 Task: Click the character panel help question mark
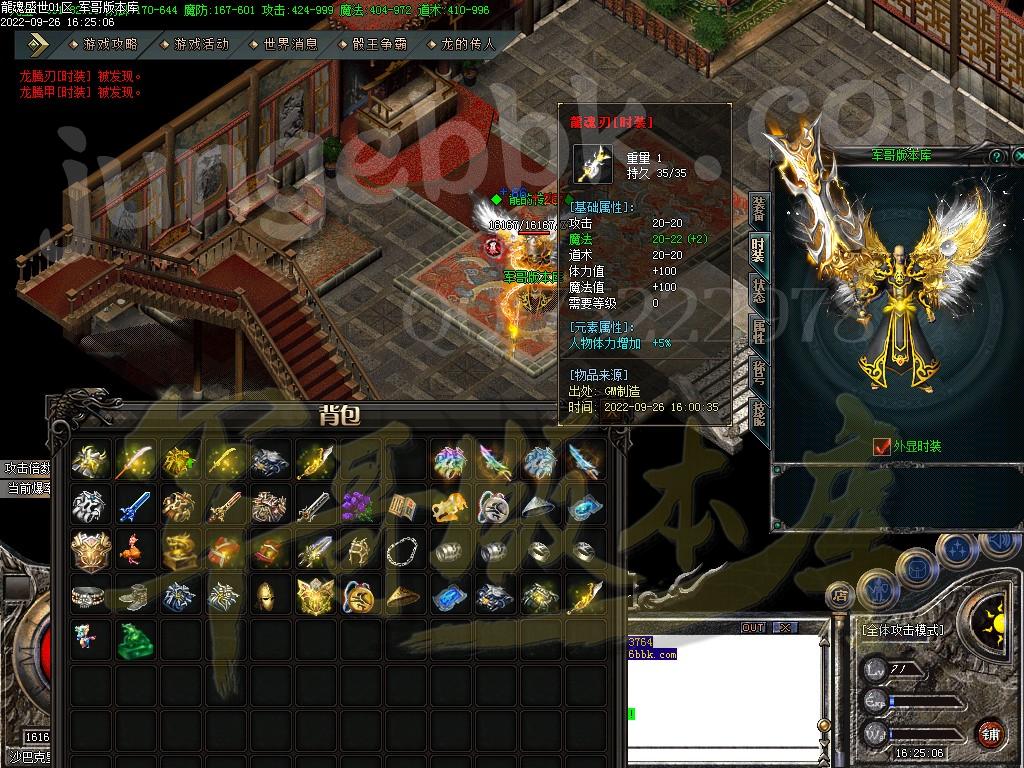996,157
